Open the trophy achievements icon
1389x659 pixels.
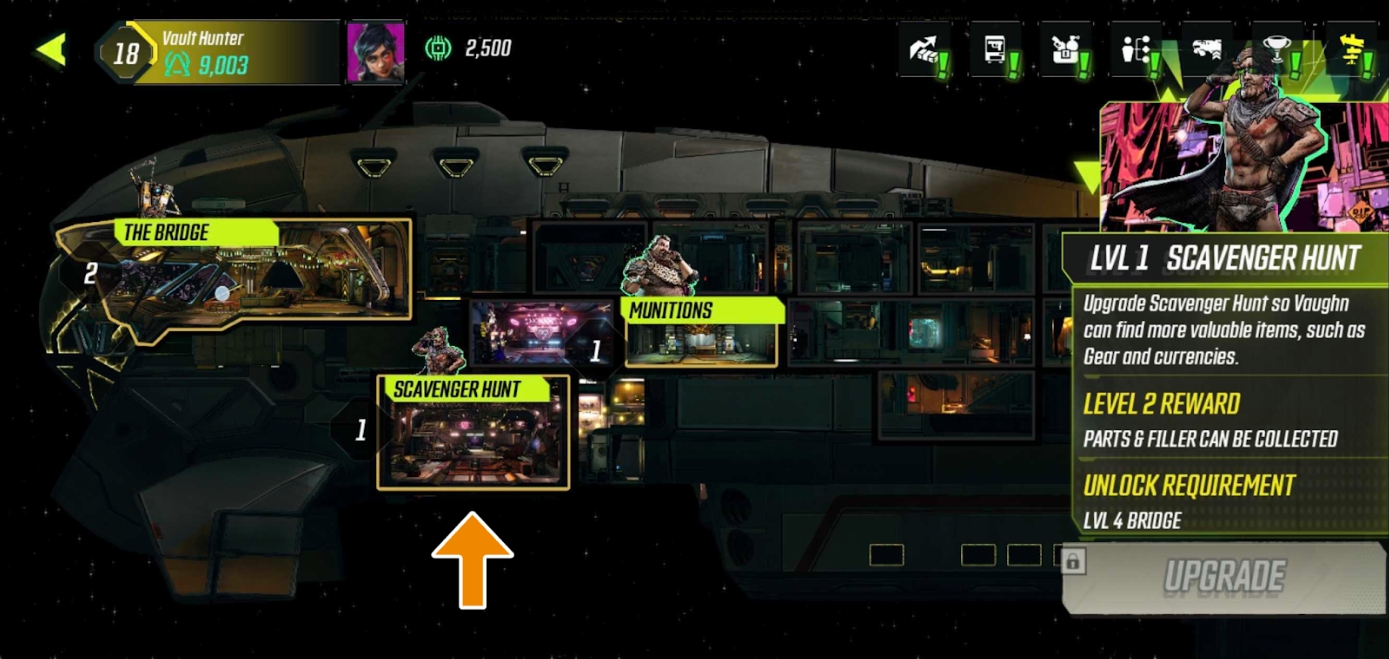click(1279, 50)
